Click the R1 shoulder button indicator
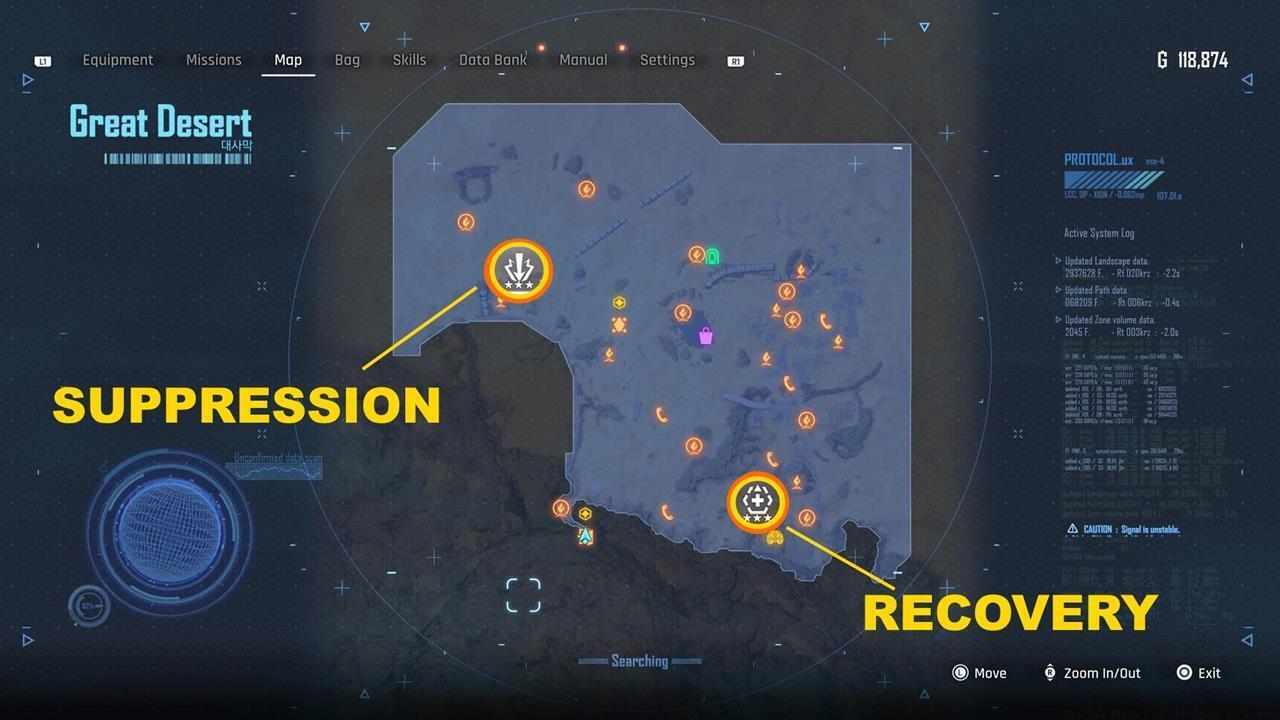 (x=735, y=60)
